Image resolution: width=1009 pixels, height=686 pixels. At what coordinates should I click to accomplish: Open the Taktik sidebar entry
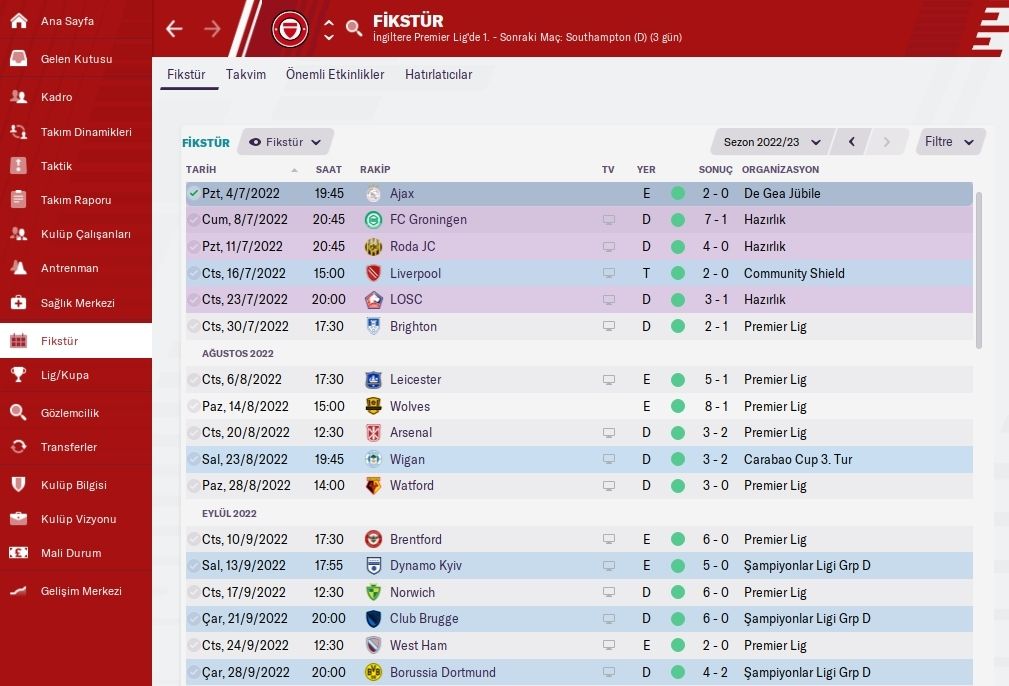56,166
